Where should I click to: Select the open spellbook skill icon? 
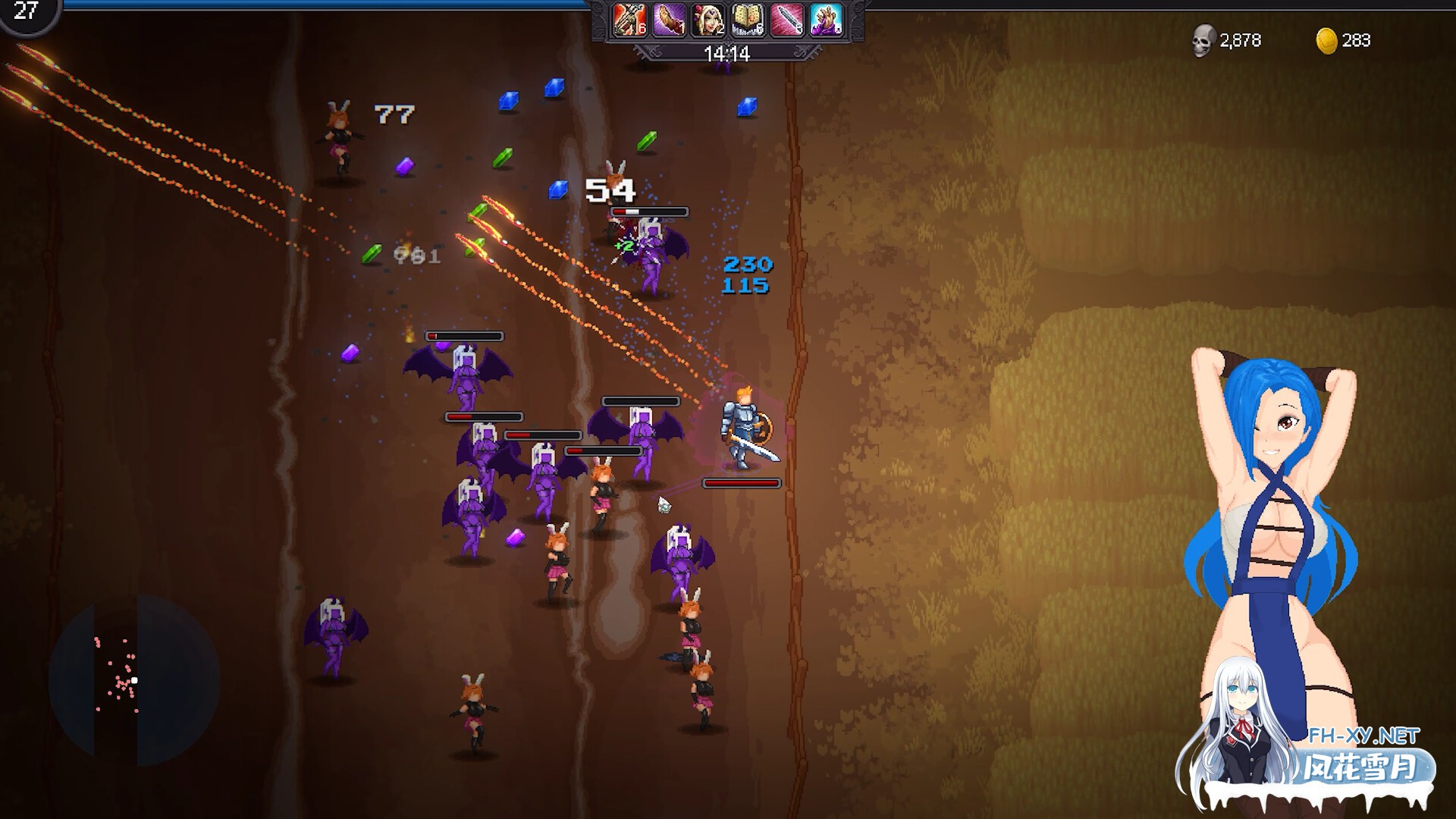point(747,20)
